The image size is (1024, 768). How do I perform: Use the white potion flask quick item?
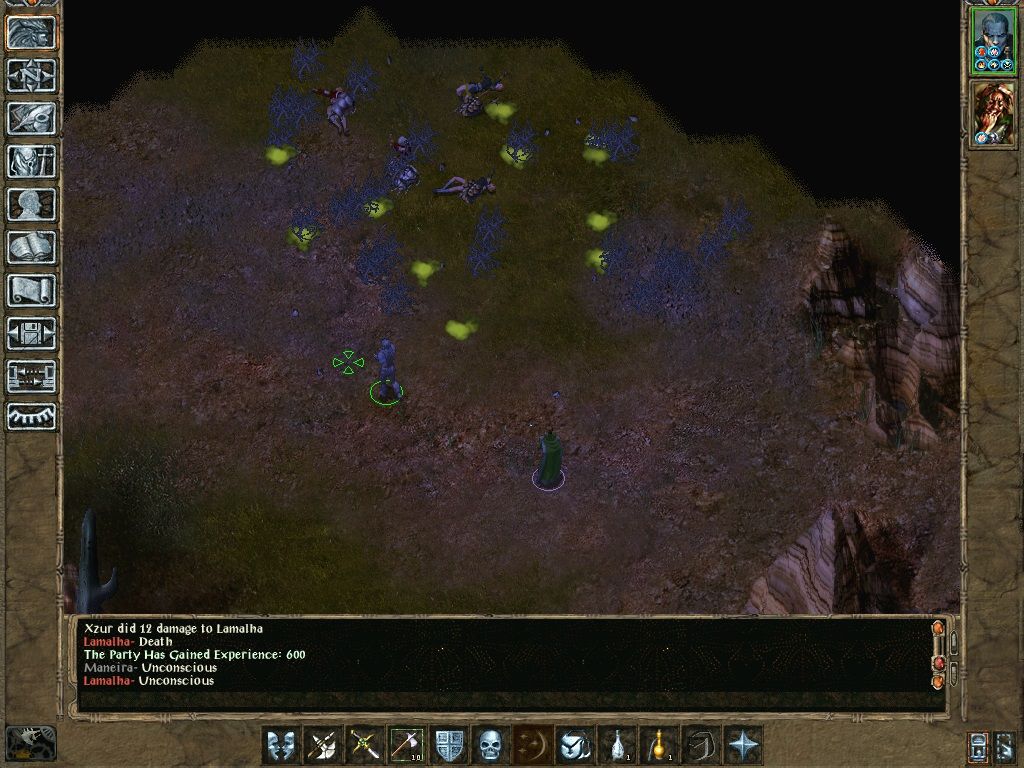click(617, 745)
